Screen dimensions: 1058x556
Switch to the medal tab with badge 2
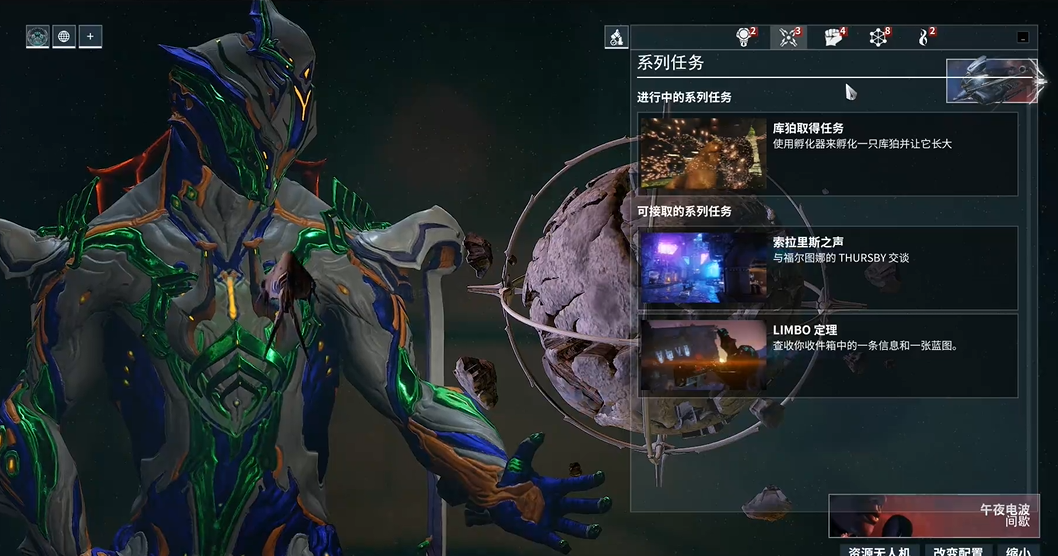[744, 38]
